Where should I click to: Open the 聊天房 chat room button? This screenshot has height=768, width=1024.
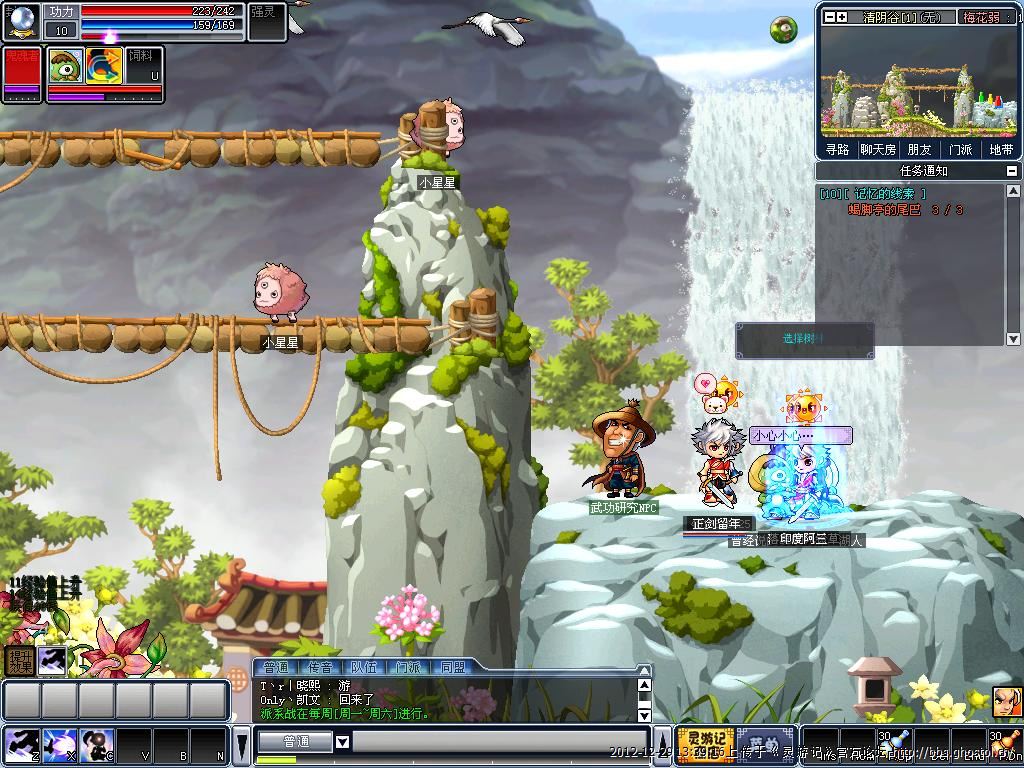[x=877, y=149]
